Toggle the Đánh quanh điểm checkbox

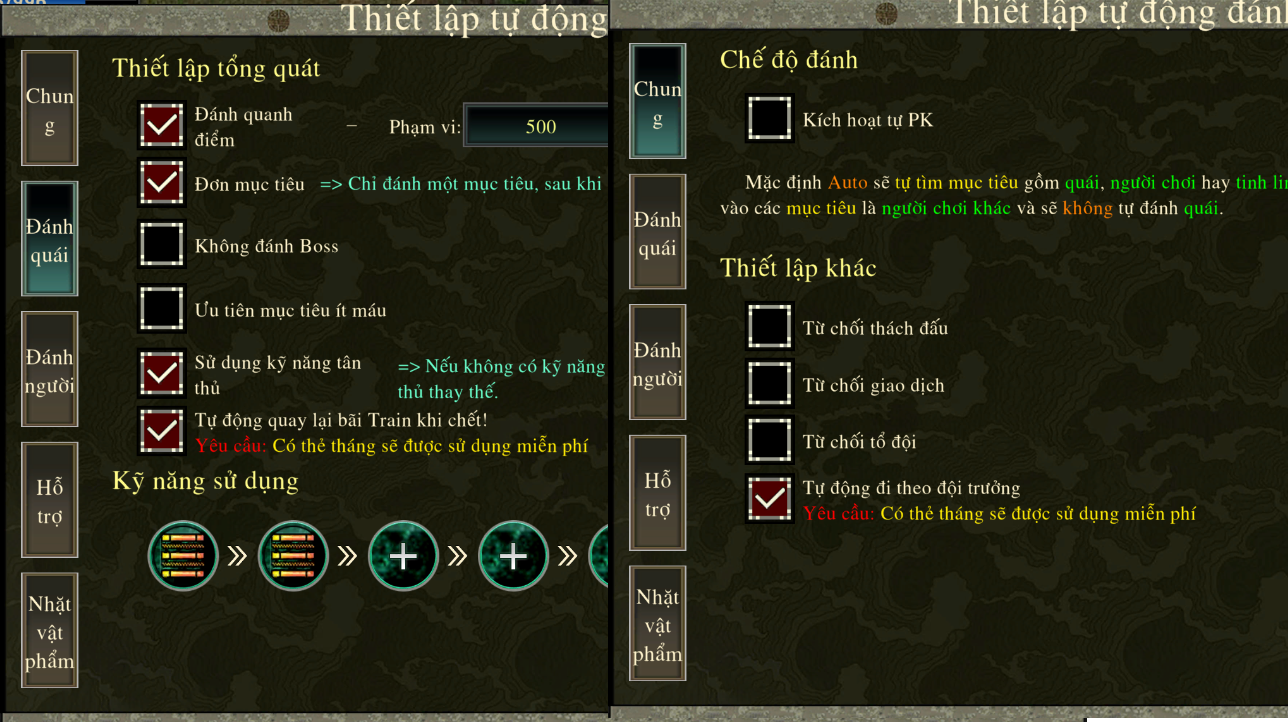tap(162, 126)
